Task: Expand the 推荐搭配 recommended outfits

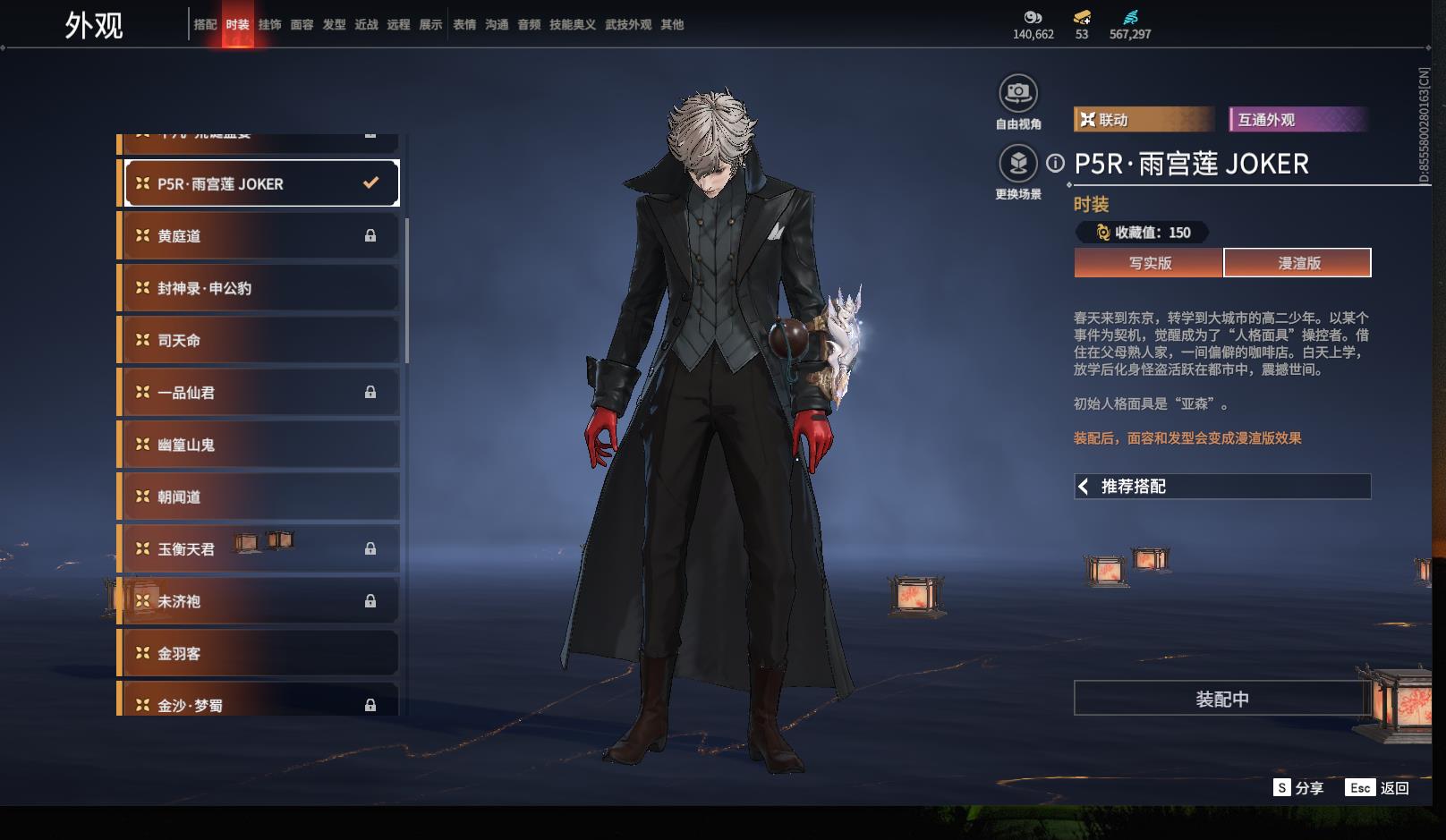Action: click(1222, 487)
